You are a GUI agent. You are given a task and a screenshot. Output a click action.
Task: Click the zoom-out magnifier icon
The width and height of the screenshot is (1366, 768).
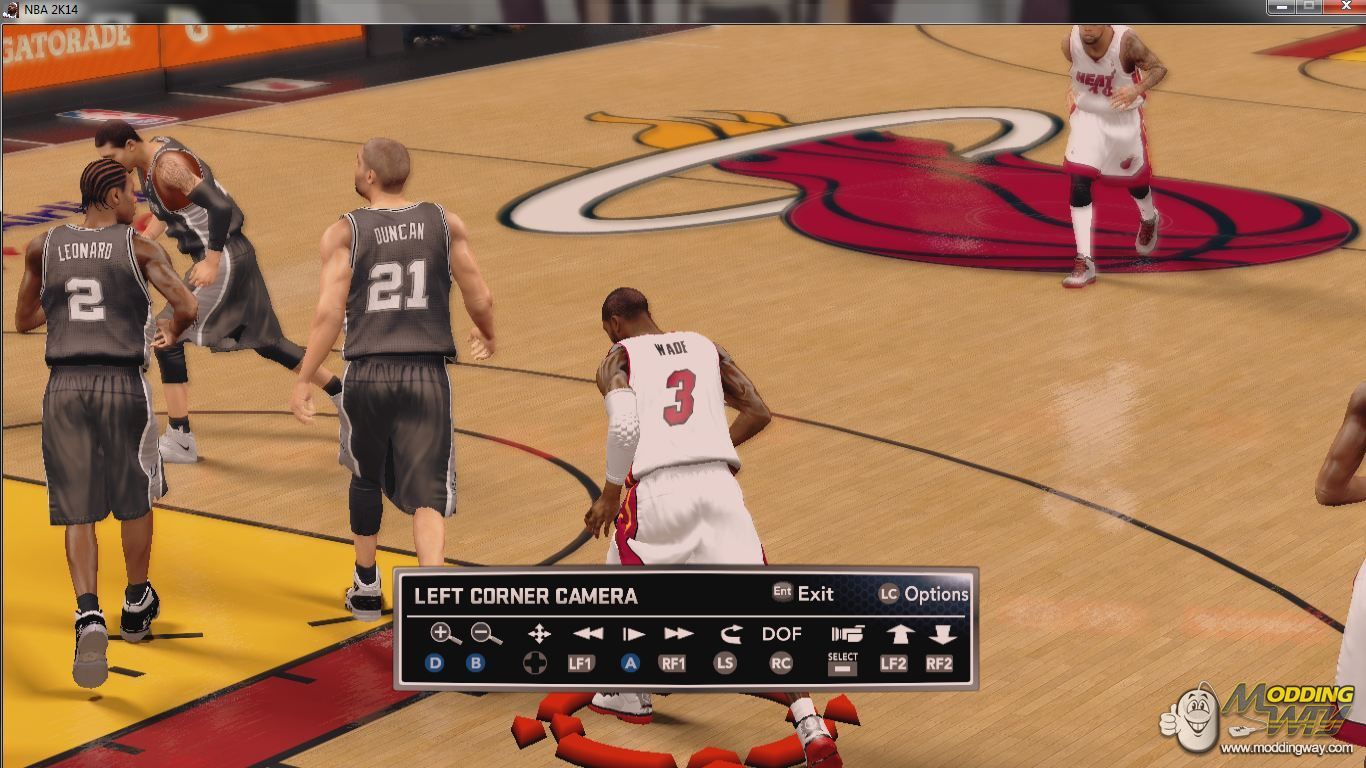pyautogui.click(x=486, y=634)
